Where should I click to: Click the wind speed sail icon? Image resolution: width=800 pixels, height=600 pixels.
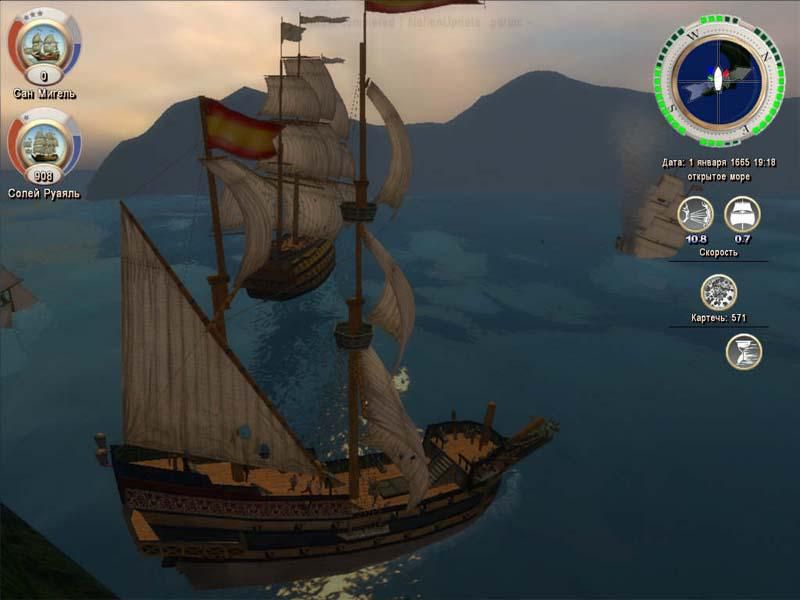(695, 215)
